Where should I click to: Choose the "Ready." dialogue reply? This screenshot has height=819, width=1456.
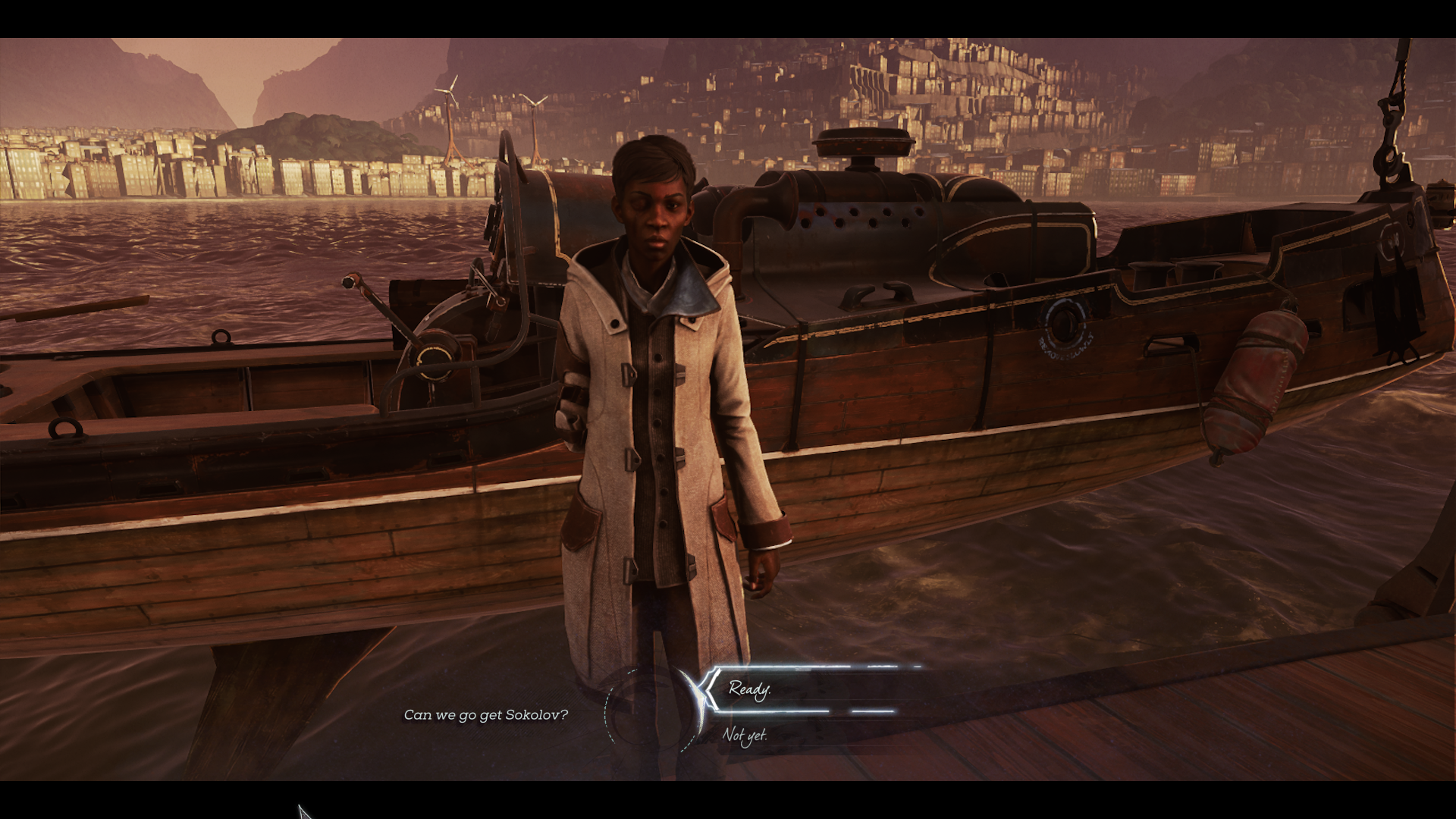click(x=750, y=689)
